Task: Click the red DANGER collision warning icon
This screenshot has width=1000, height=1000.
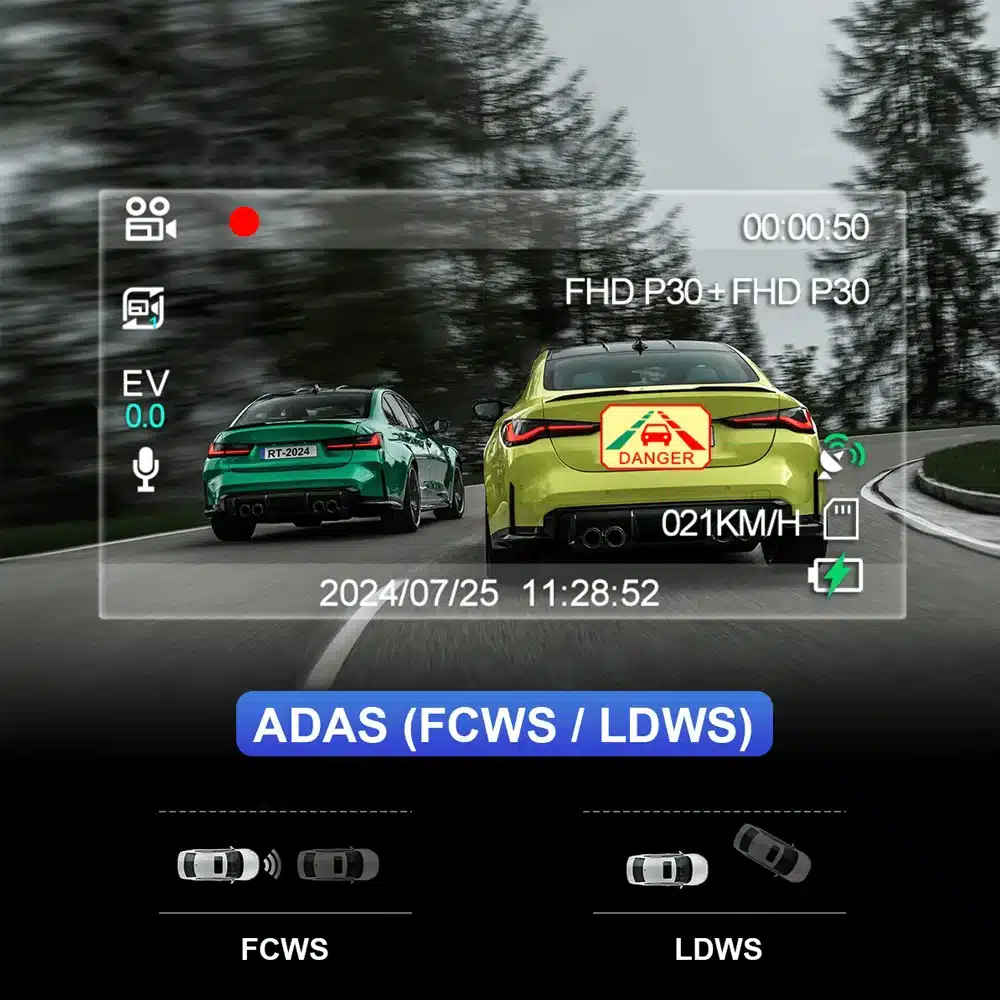Action: pyautogui.click(x=655, y=437)
